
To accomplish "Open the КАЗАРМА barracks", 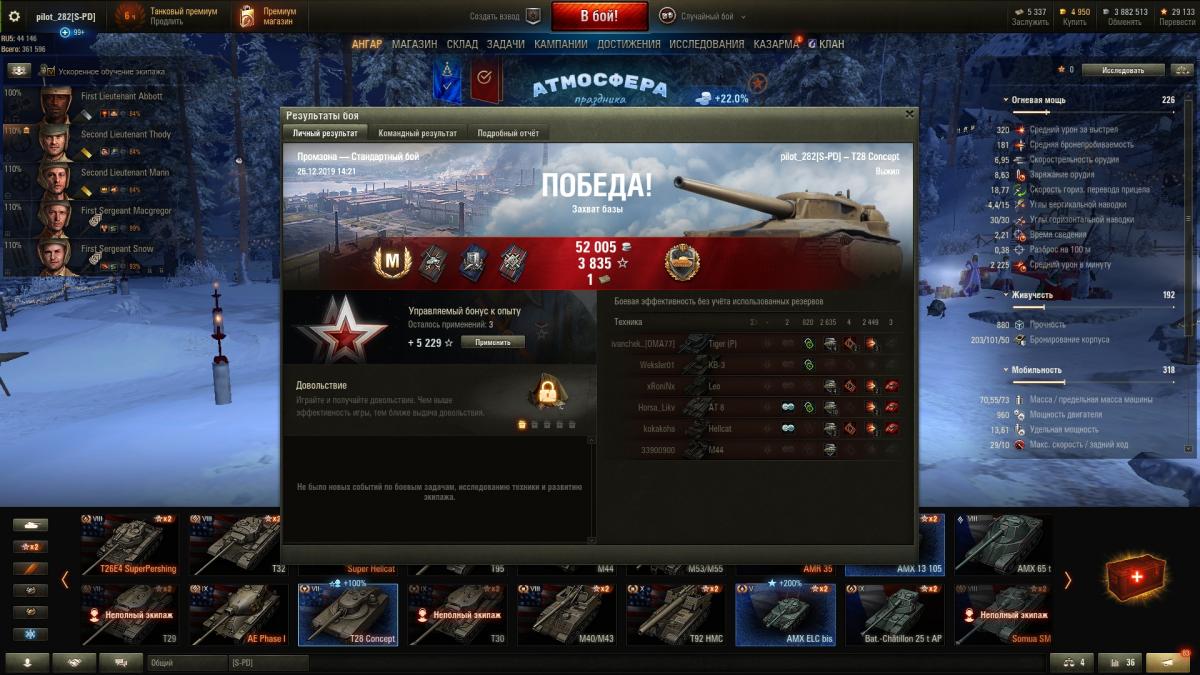I will (x=775, y=44).
